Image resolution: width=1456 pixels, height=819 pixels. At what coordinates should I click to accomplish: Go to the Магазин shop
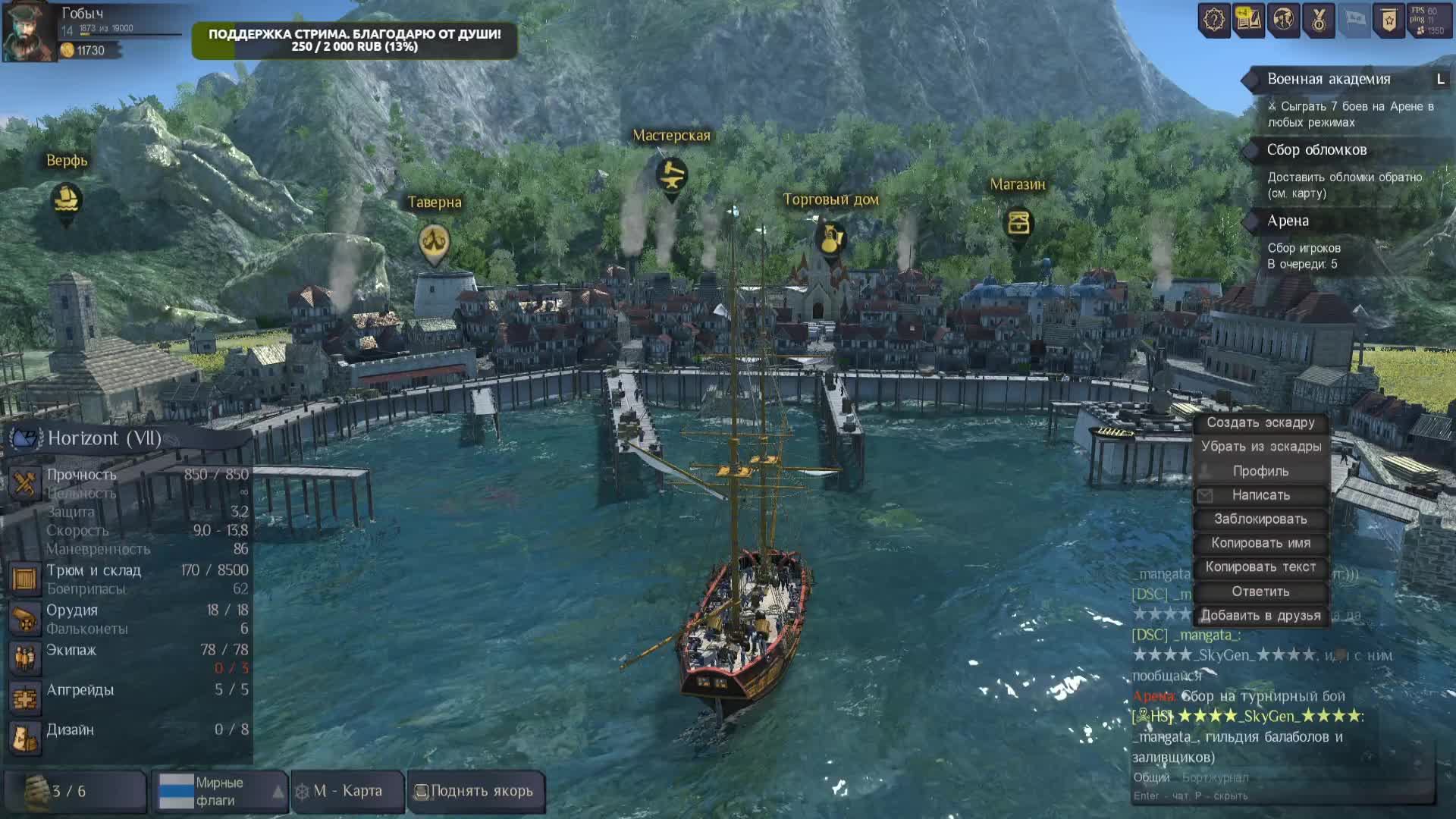1018,224
